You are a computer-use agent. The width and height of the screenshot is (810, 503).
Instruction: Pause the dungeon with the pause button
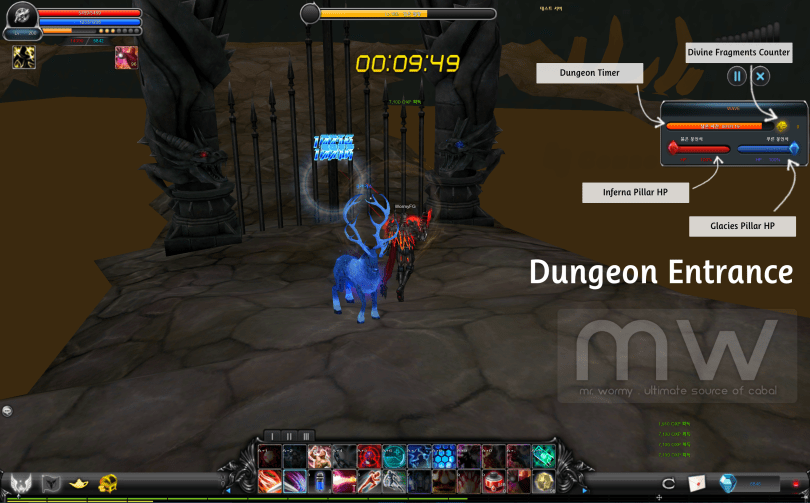click(736, 76)
